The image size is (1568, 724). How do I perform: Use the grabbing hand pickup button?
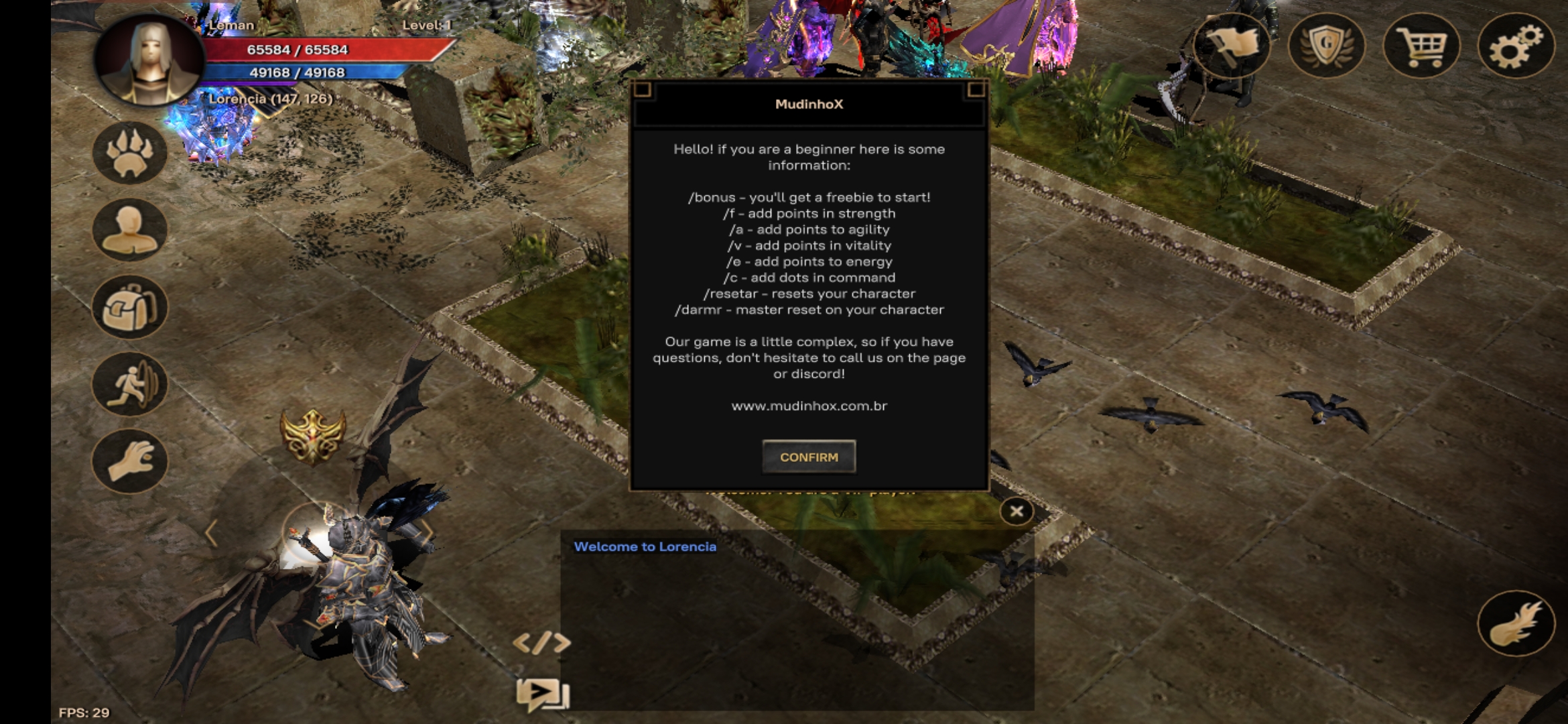pos(129,461)
